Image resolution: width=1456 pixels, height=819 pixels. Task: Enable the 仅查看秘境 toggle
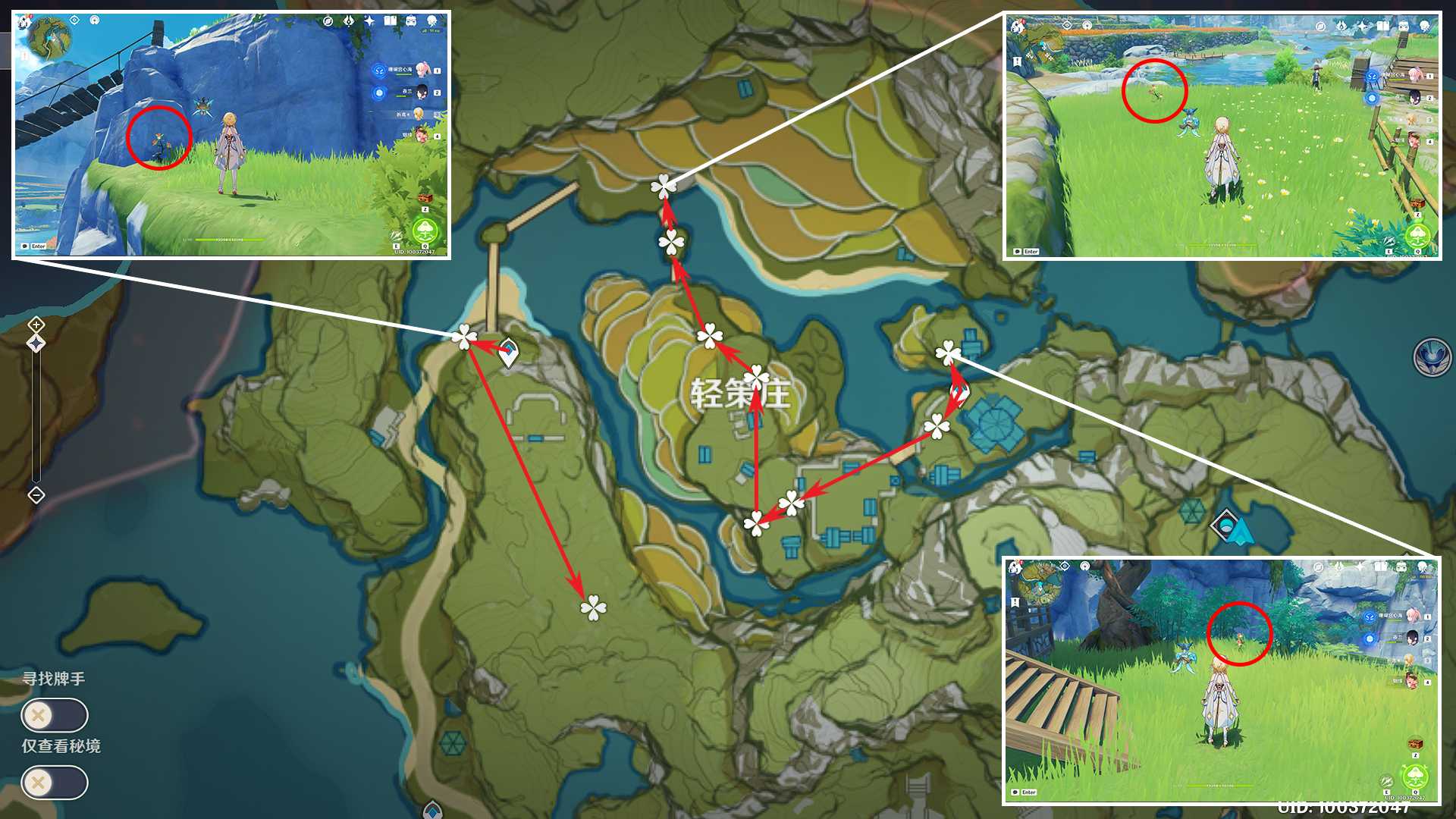pos(52,783)
